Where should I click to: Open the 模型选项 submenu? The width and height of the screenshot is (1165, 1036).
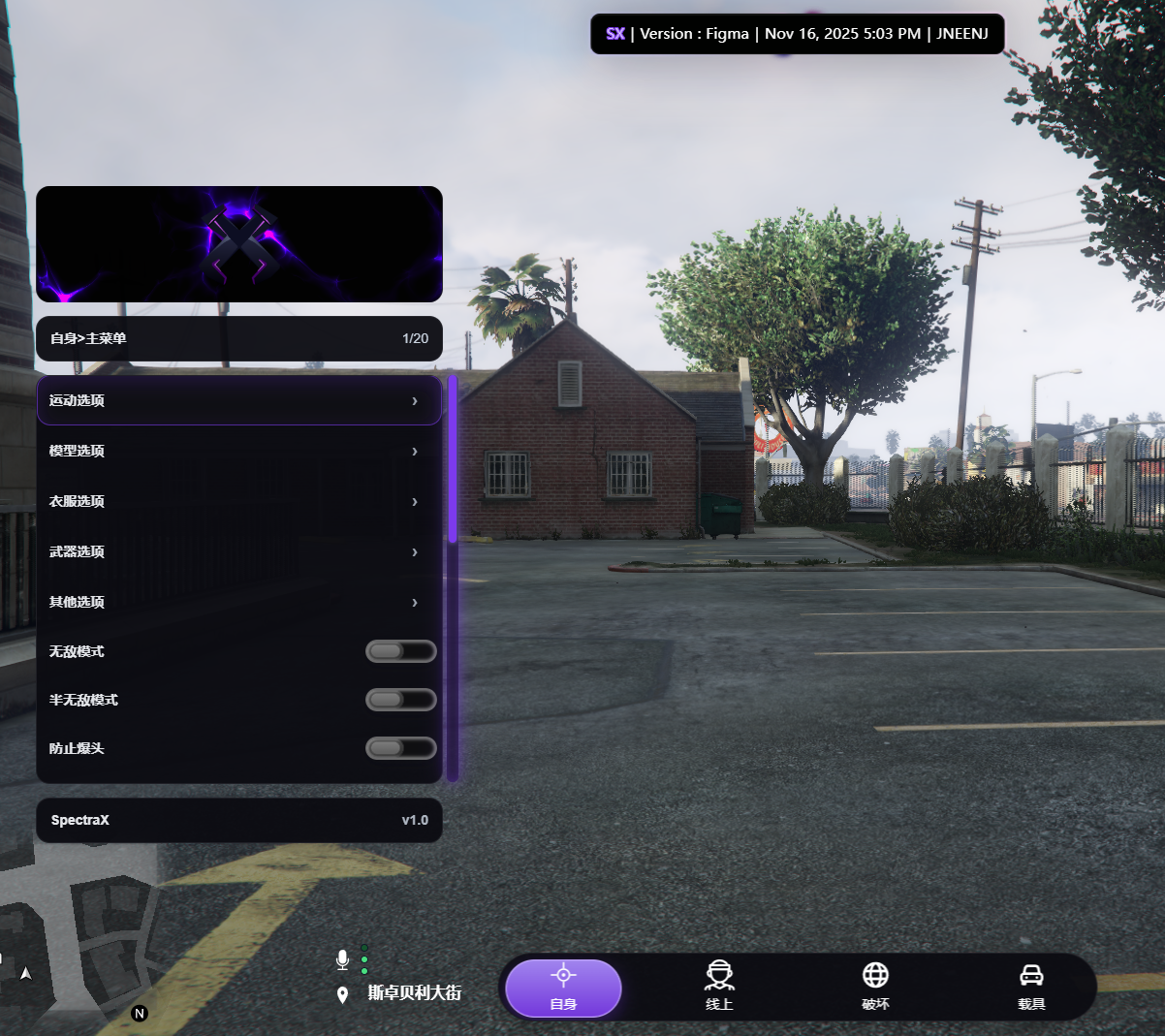tap(238, 451)
